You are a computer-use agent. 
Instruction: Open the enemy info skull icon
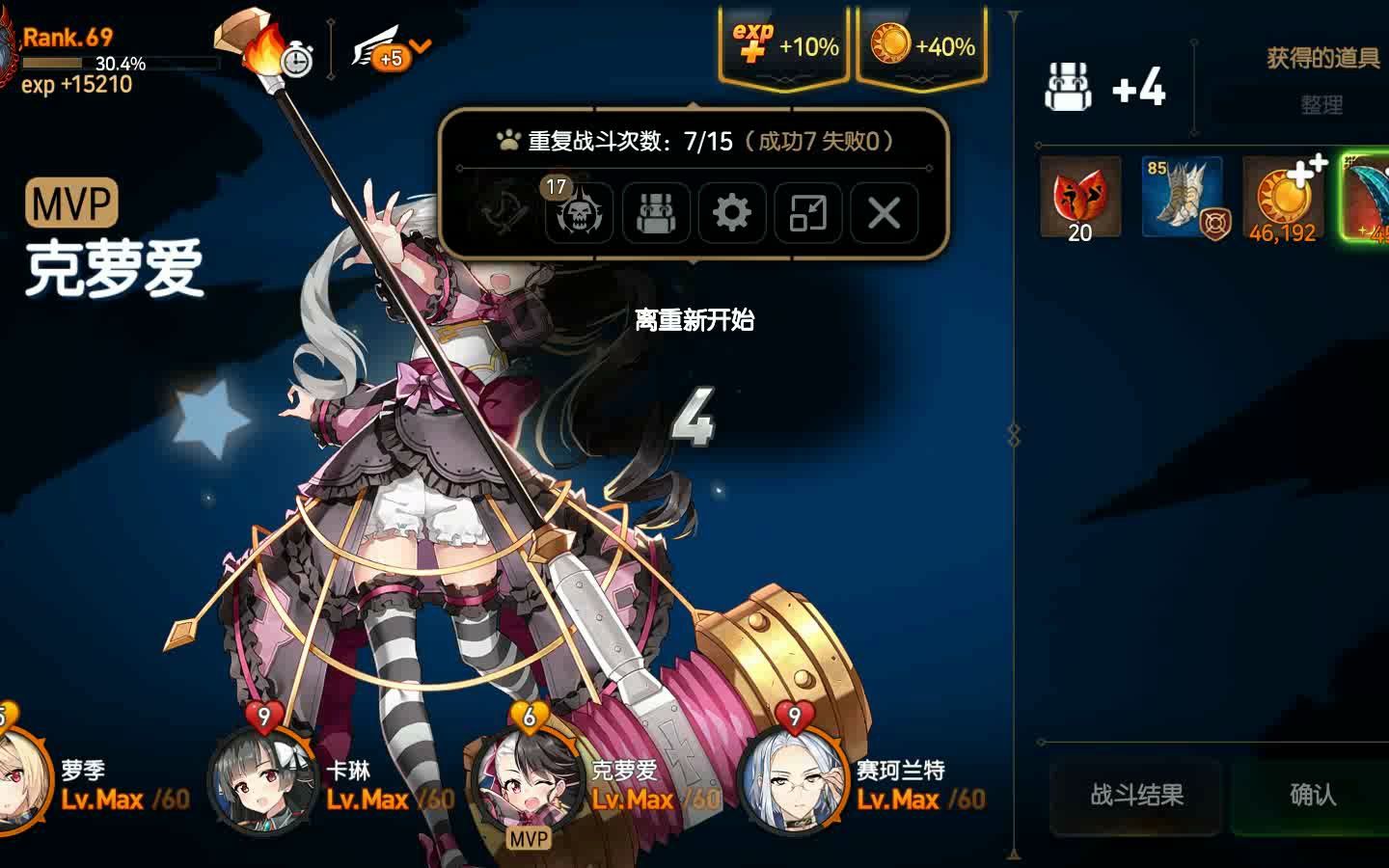[579, 214]
